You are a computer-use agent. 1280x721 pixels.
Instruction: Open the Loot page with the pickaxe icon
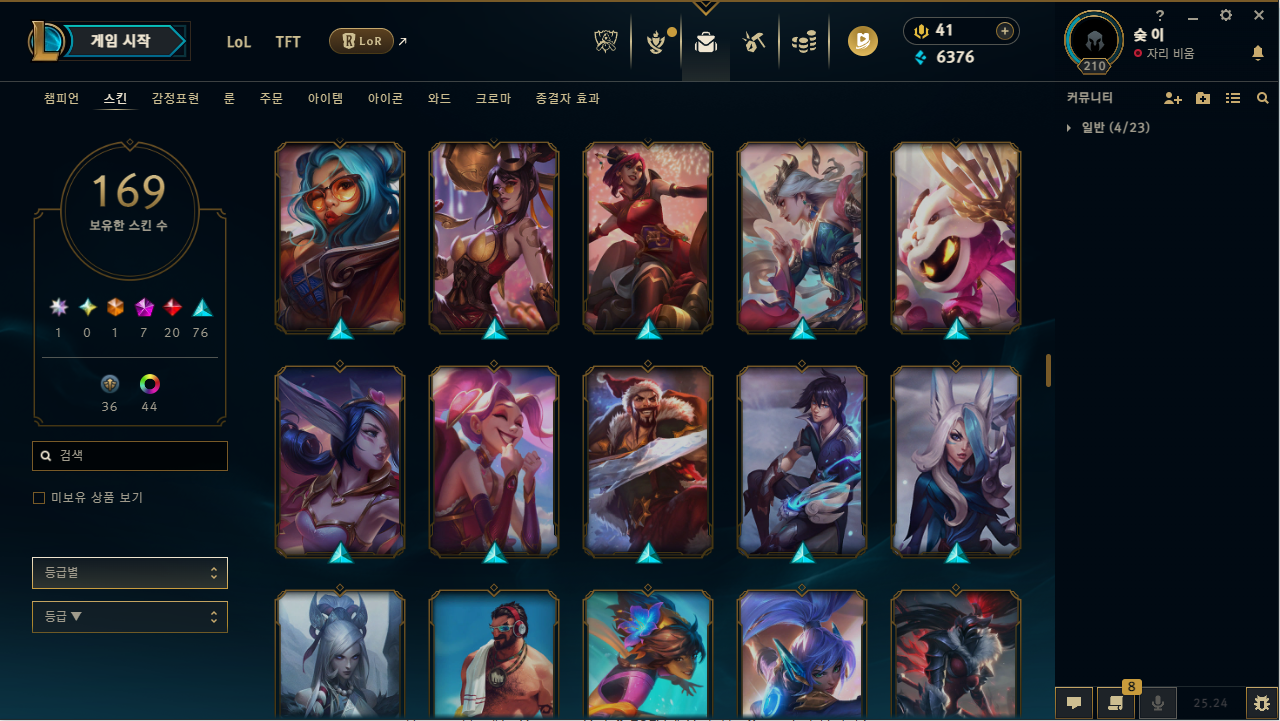pyautogui.click(x=754, y=41)
